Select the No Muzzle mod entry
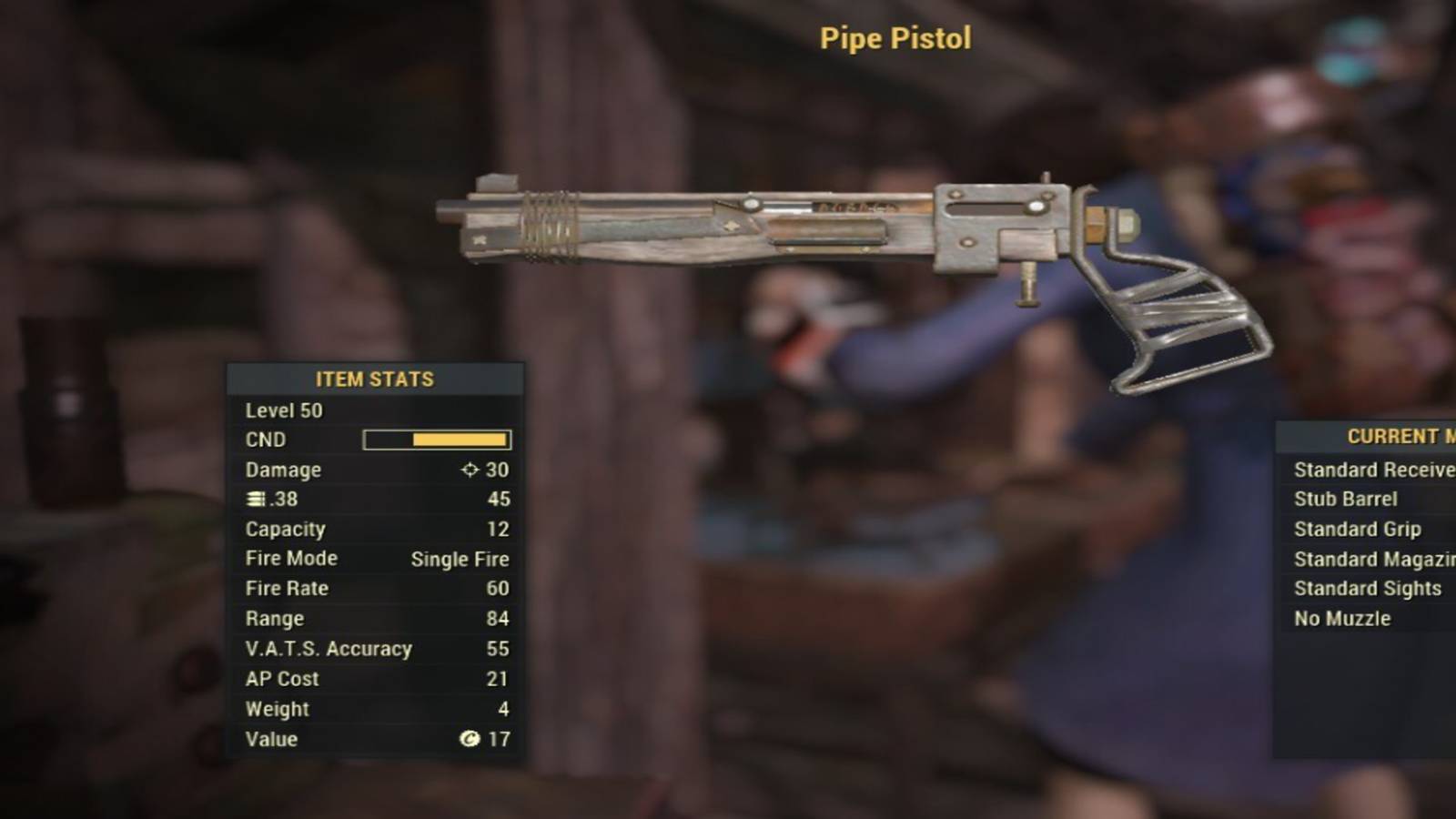 click(x=1341, y=618)
